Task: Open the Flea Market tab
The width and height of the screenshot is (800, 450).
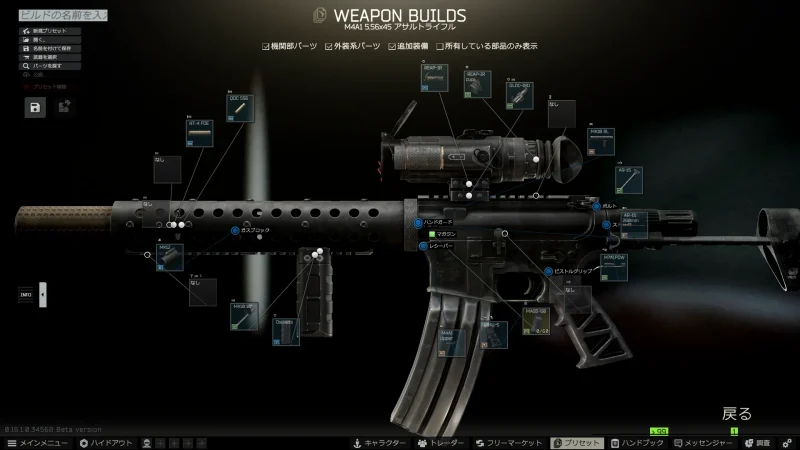Action: pos(508,442)
